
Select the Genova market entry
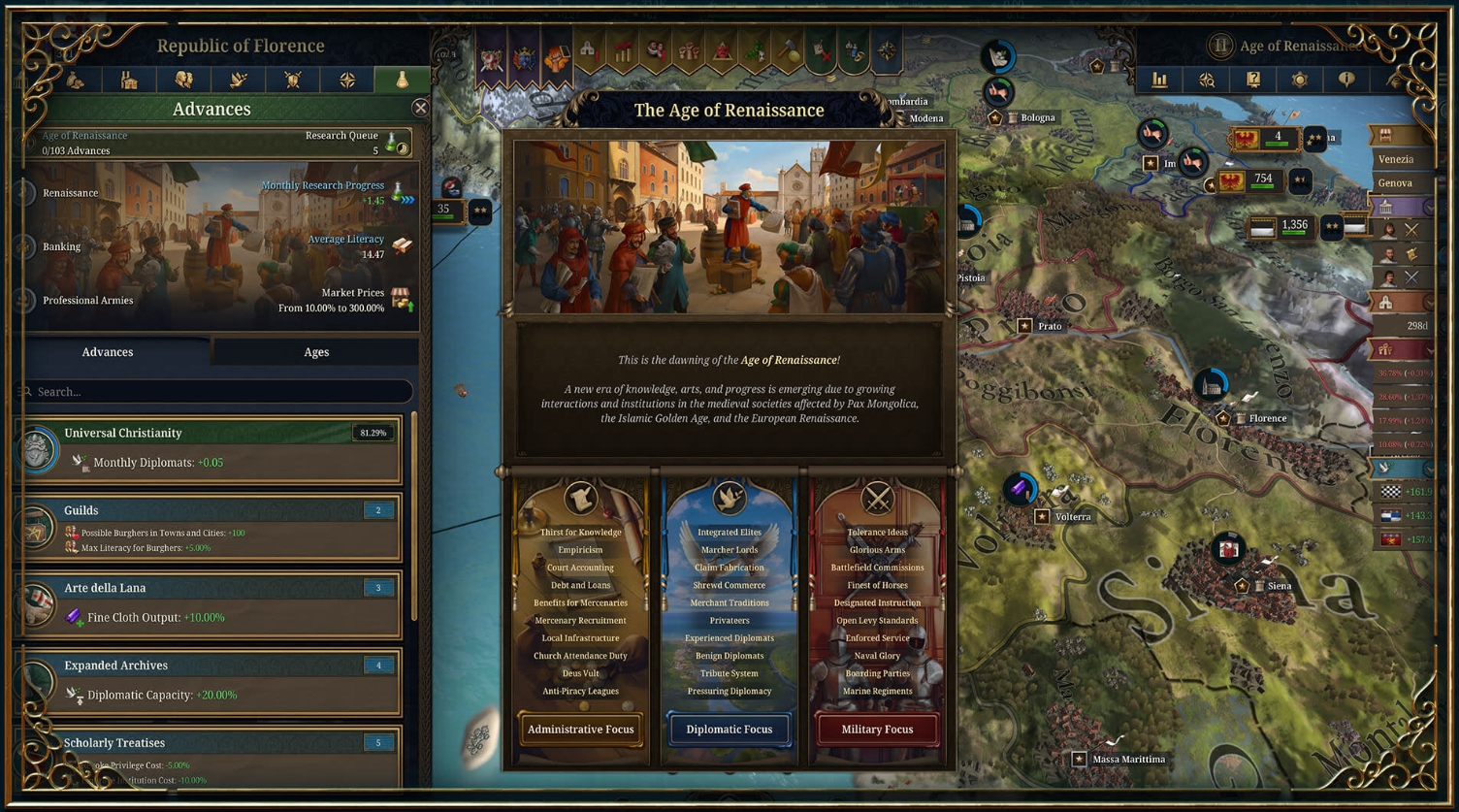click(x=1395, y=183)
